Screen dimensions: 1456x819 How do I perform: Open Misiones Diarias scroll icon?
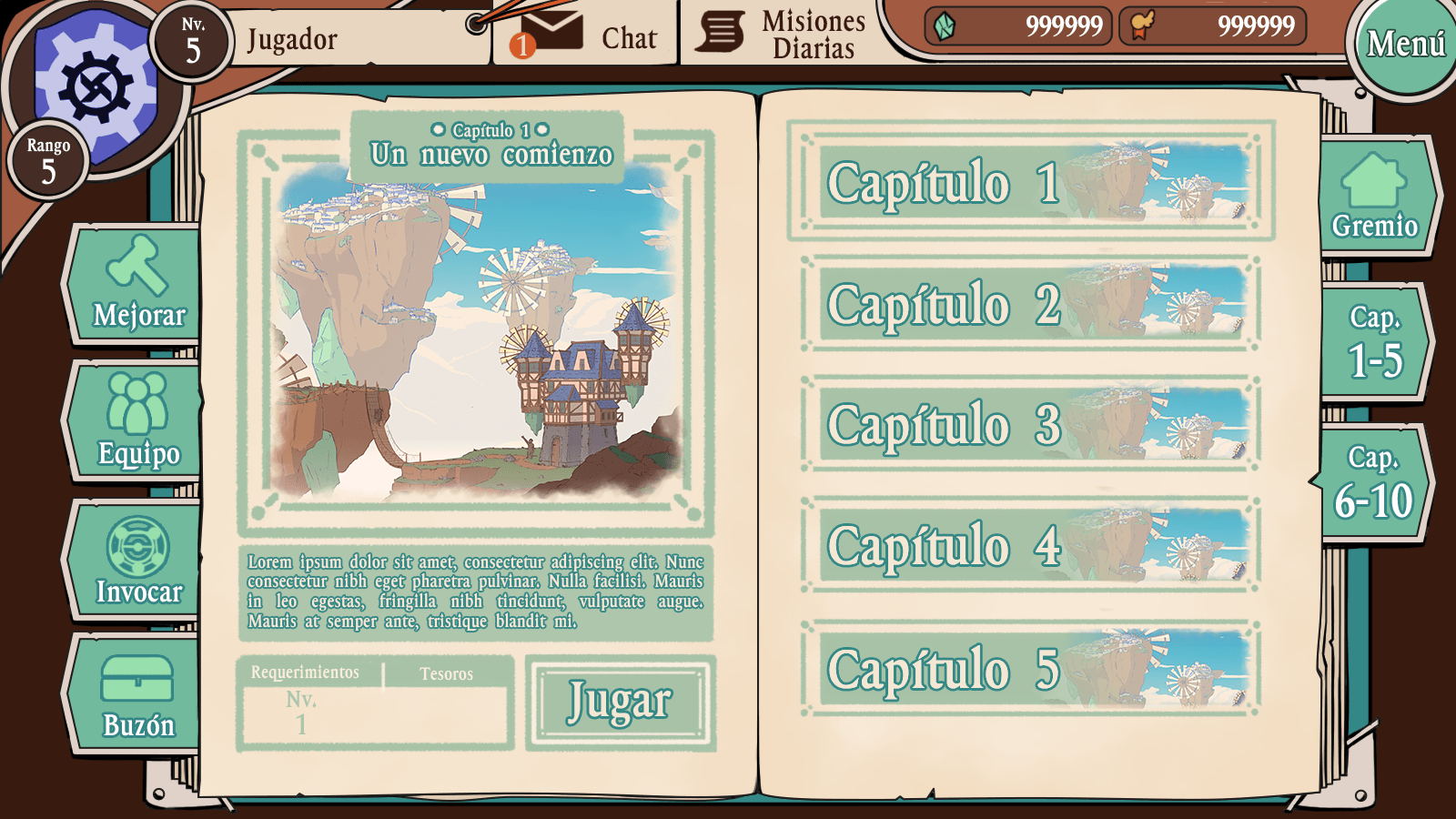click(720, 29)
